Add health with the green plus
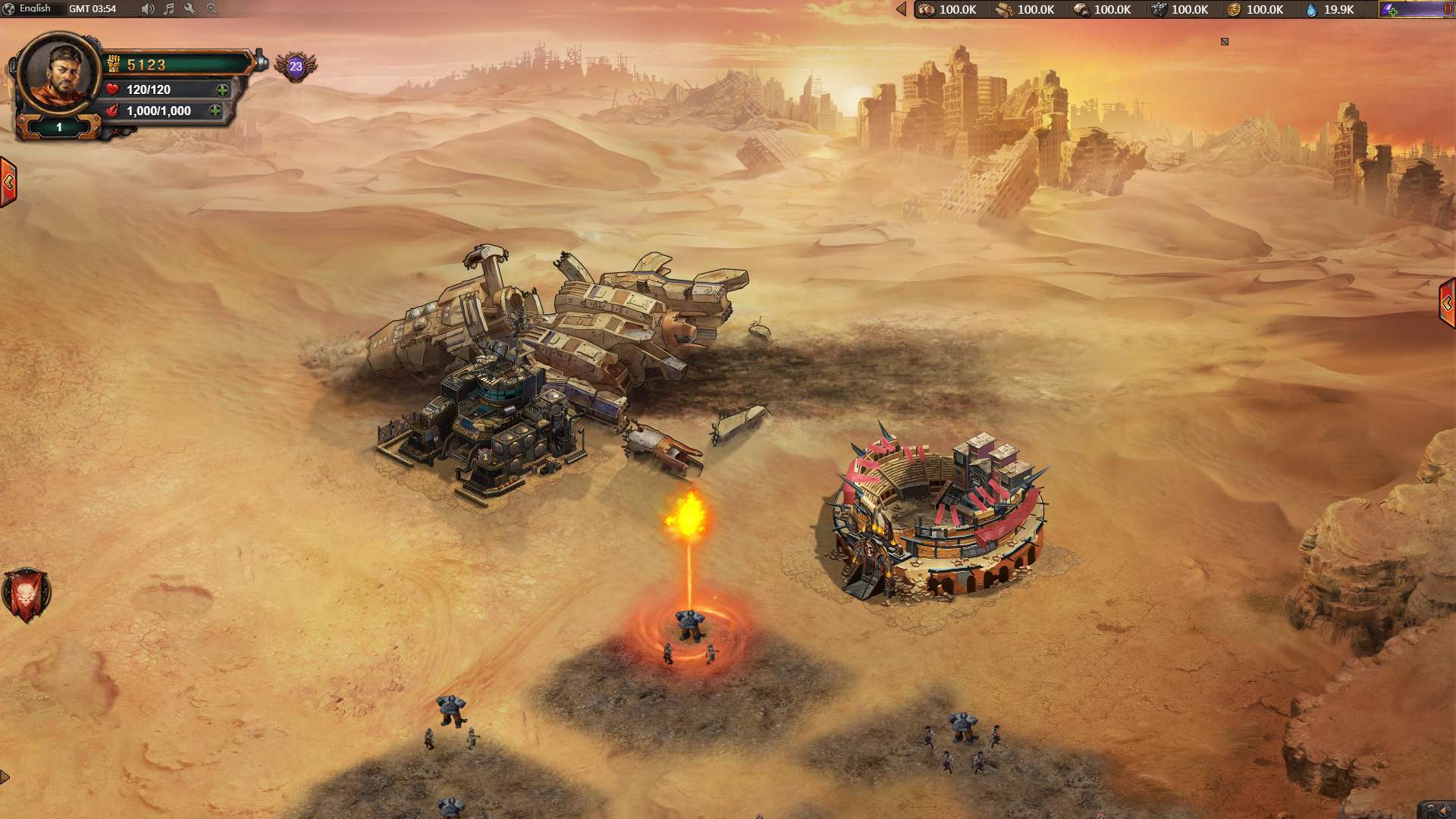Viewport: 1456px width, 819px height. click(x=222, y=90)
